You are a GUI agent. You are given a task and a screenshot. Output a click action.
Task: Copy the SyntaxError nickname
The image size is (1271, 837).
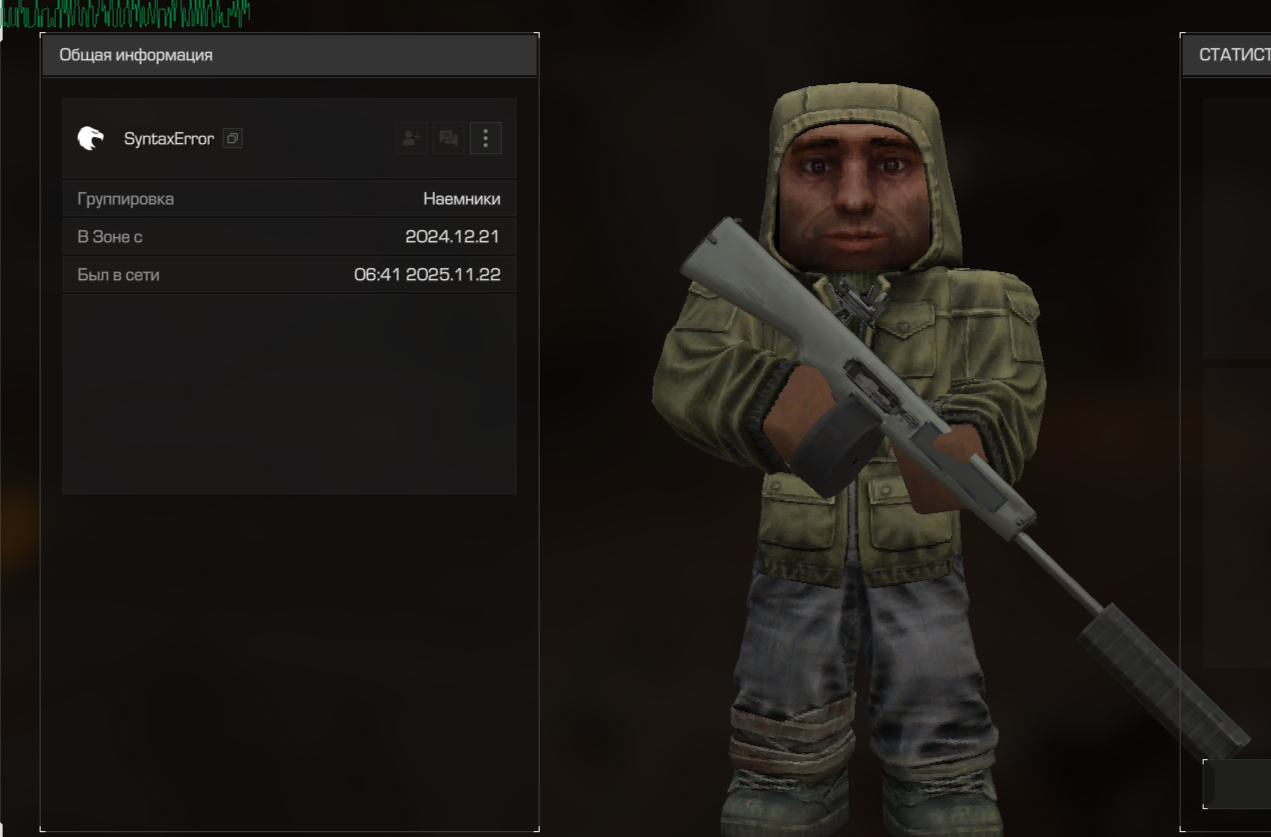pos(232,138)
